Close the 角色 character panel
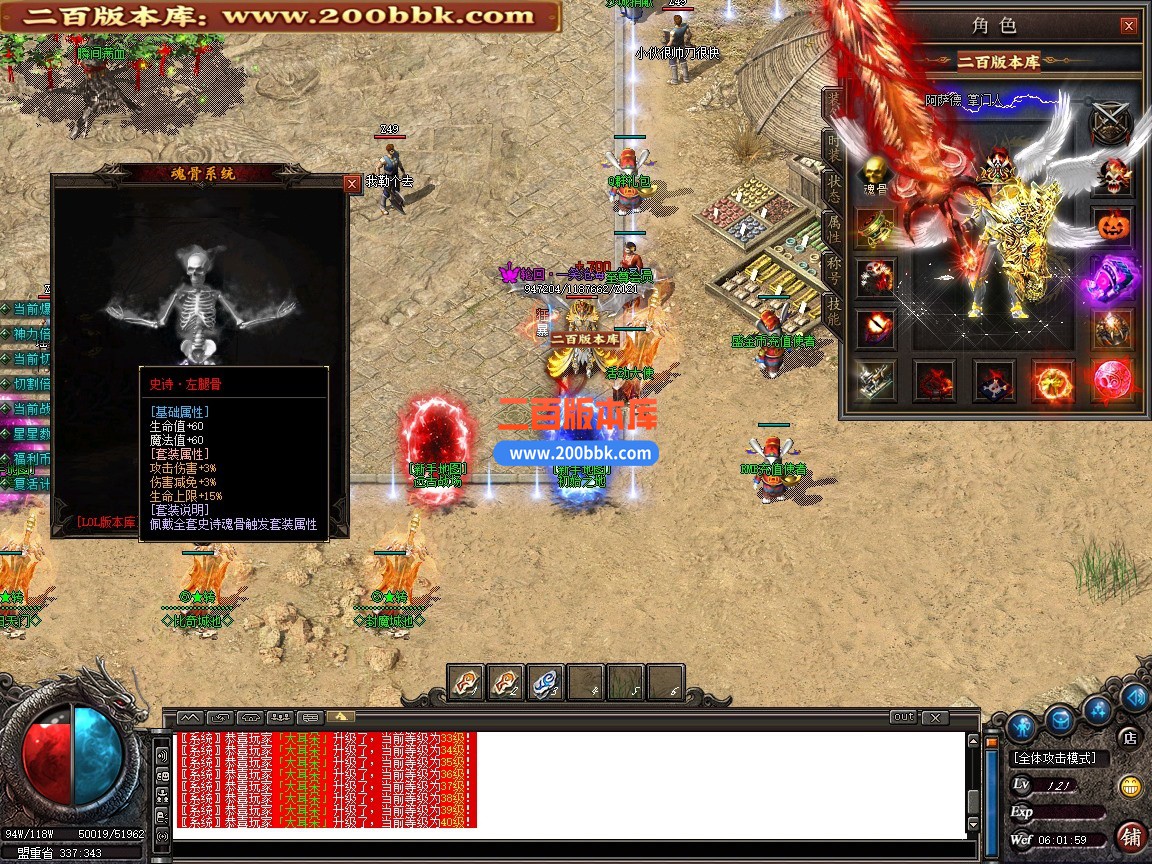This screenshot has height=864, width=1152. coord(1128,27)
